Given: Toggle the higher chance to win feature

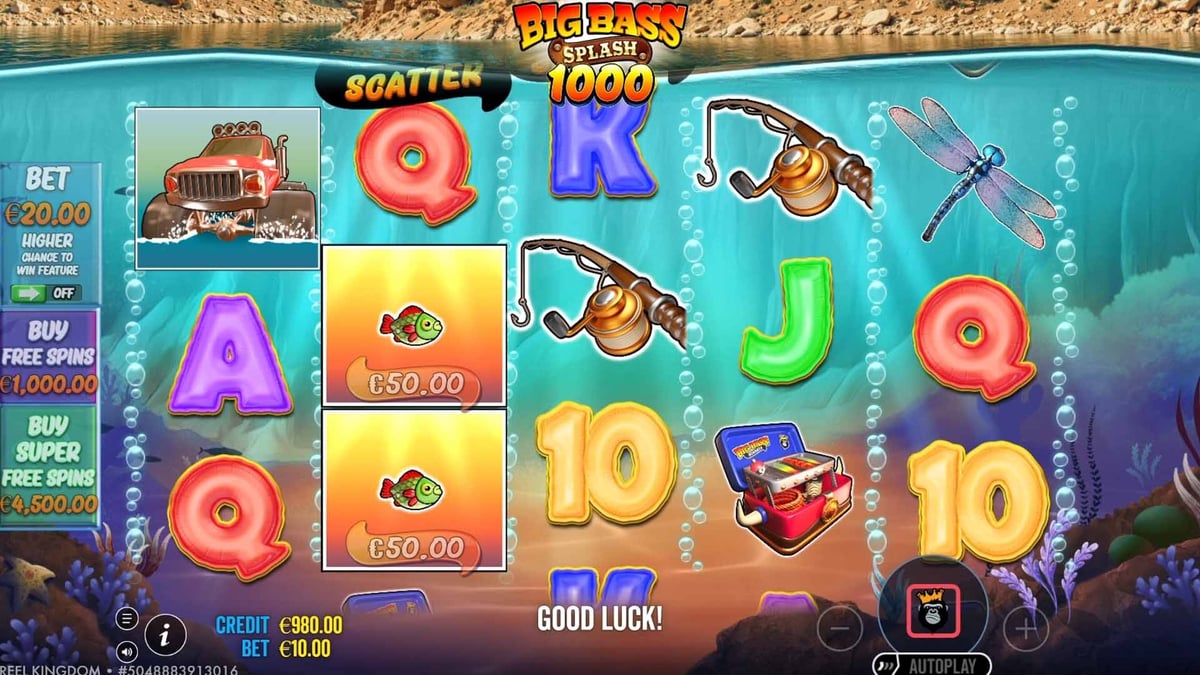Looking at the screenshot, I should coord(46,294).
